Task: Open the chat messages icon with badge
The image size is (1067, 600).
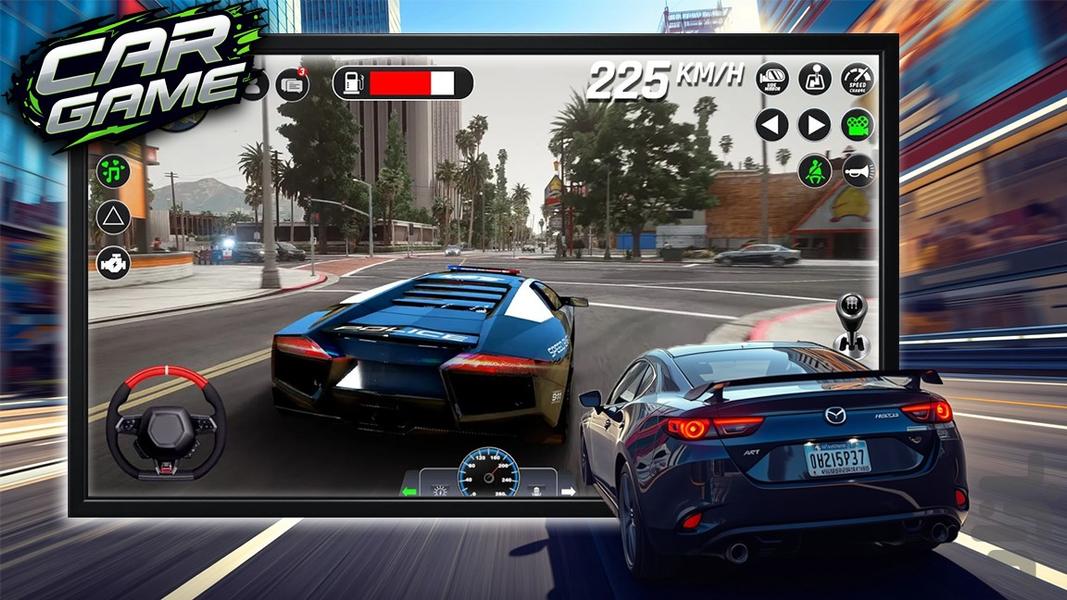Action: (292, 85)
